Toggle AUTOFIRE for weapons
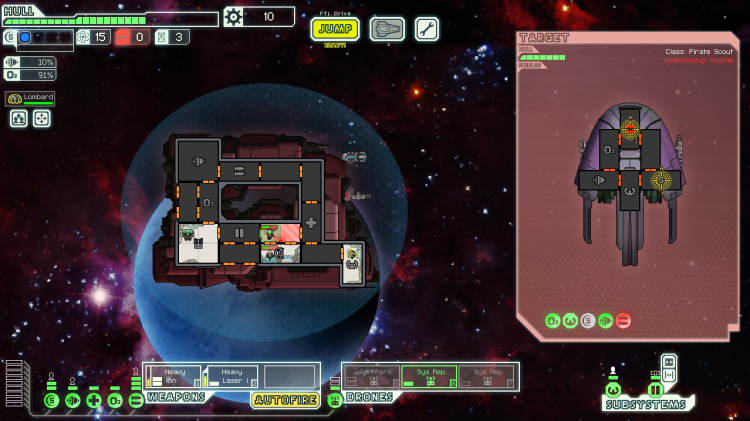Image resolution: width=750 pixels, height=421 pixels. point(285,400)
